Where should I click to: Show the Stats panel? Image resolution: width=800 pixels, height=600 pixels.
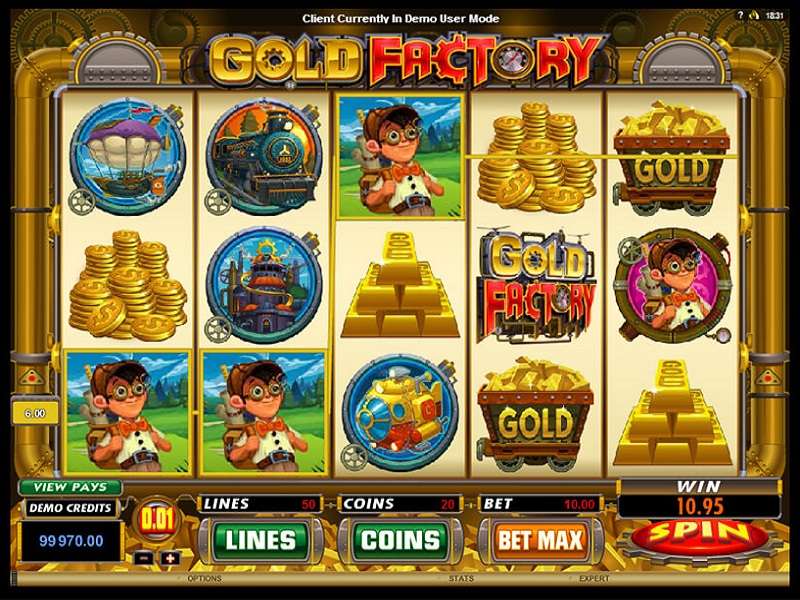point(461,578)
